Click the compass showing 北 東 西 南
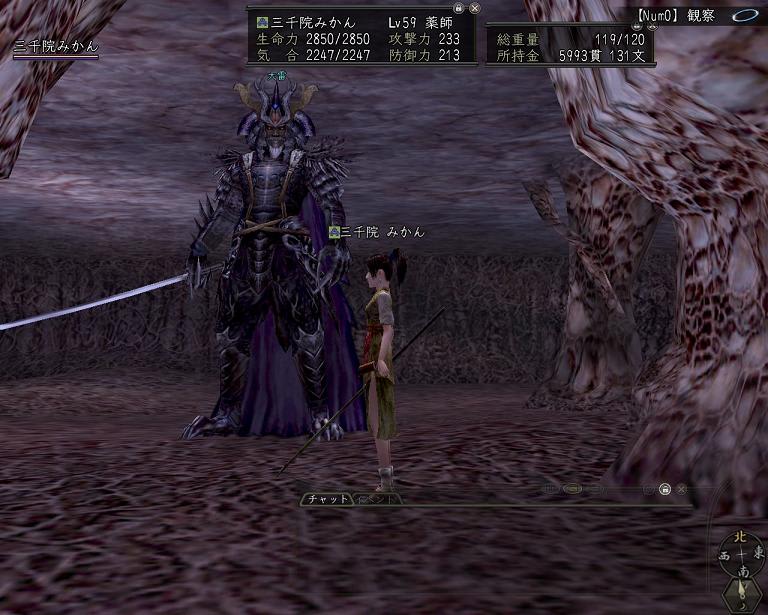 coord(740,553)
